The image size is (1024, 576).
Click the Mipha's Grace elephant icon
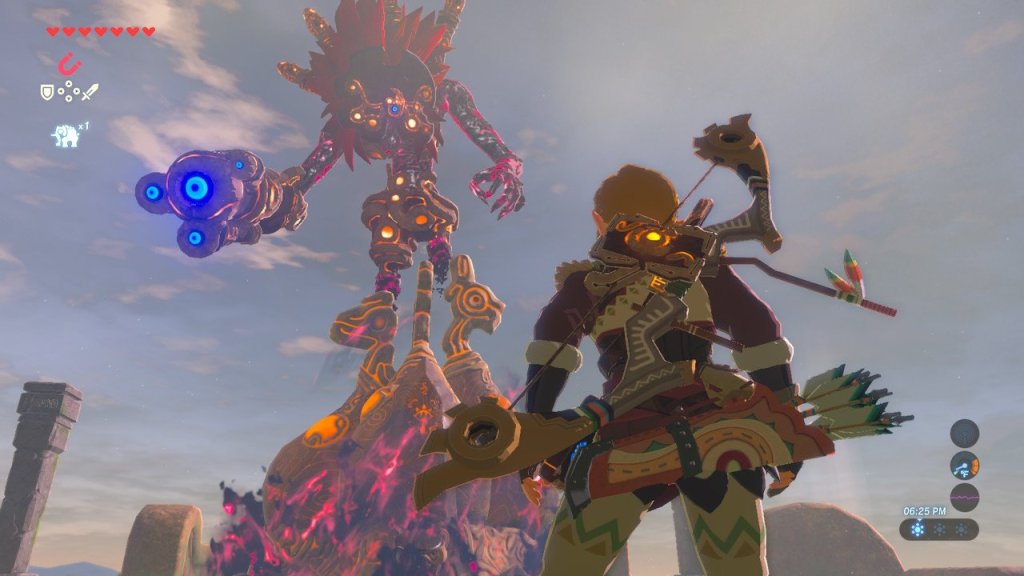click(x=67, y=136)
